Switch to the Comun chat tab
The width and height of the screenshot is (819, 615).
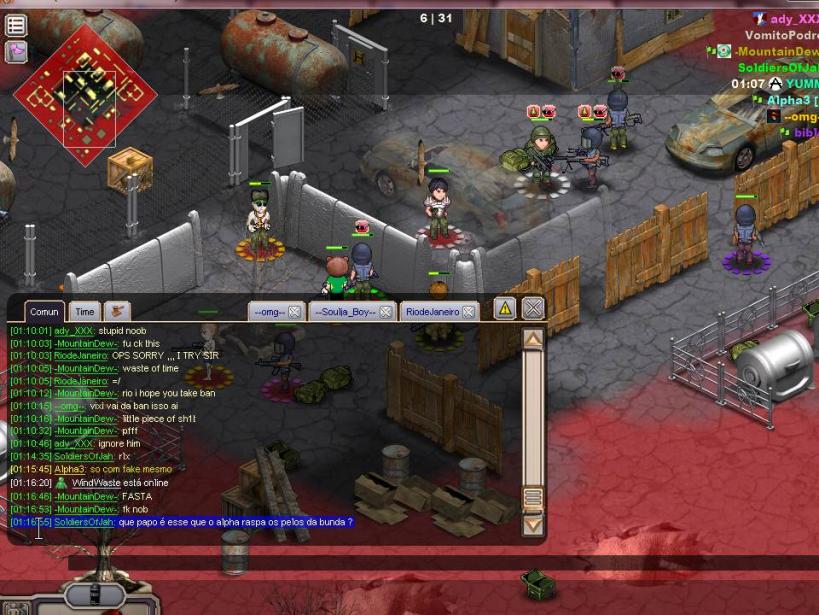[x=44, y=312]
